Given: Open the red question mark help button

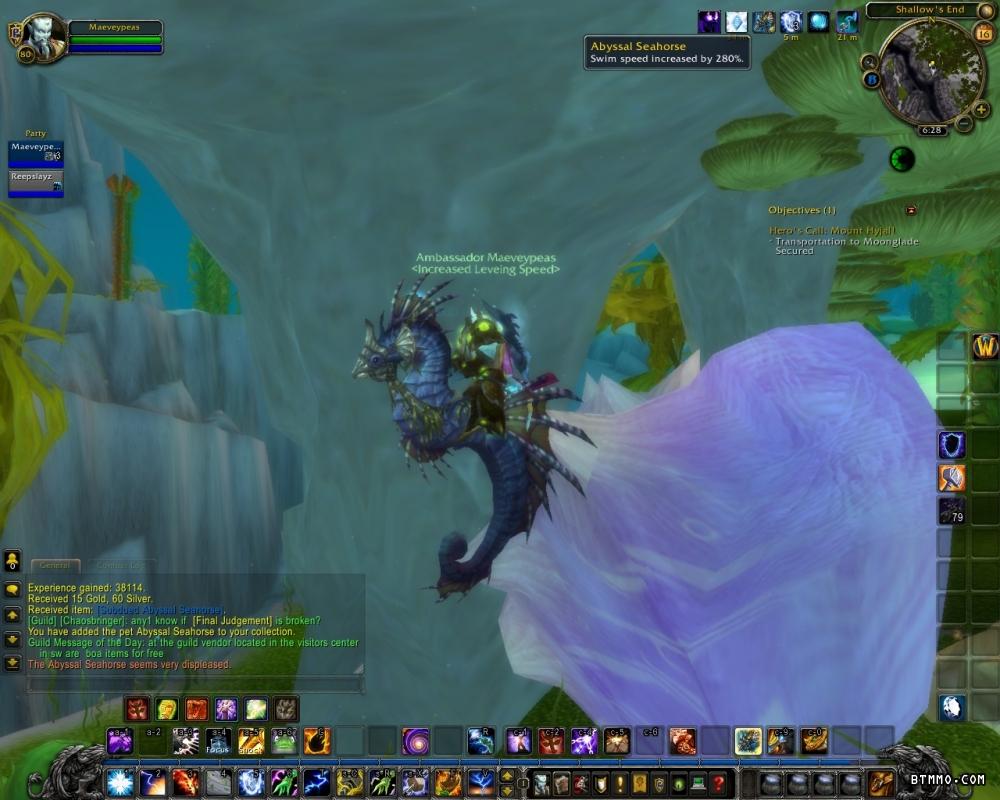Looking at the screenshot, I should click(x=717, y=783).
